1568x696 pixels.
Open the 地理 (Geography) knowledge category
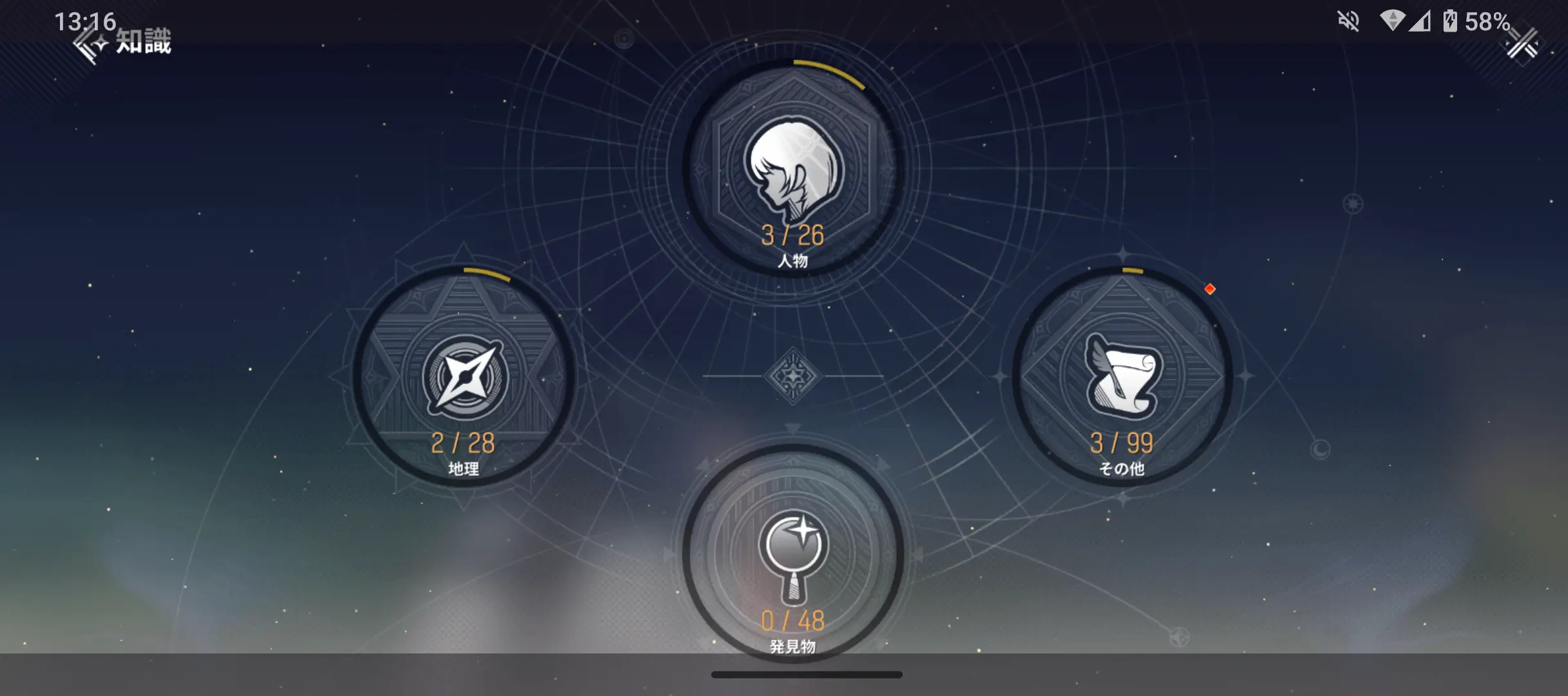point(464,377)
